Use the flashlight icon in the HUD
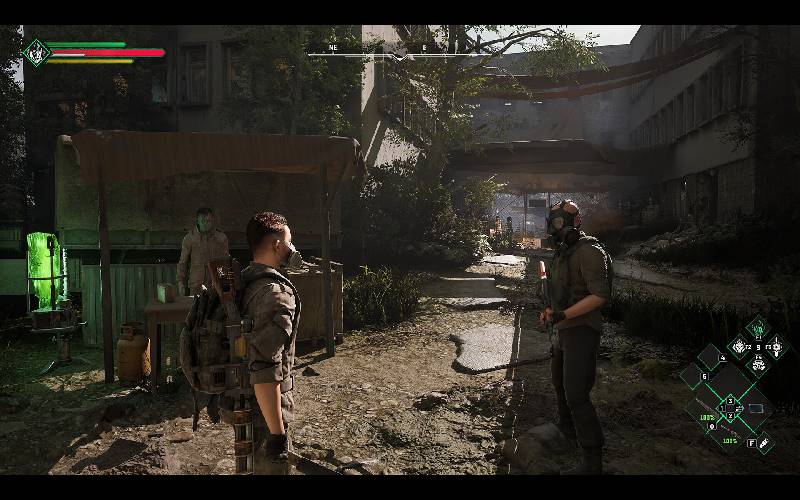This screenshot has width=800, height=500. 765,442
